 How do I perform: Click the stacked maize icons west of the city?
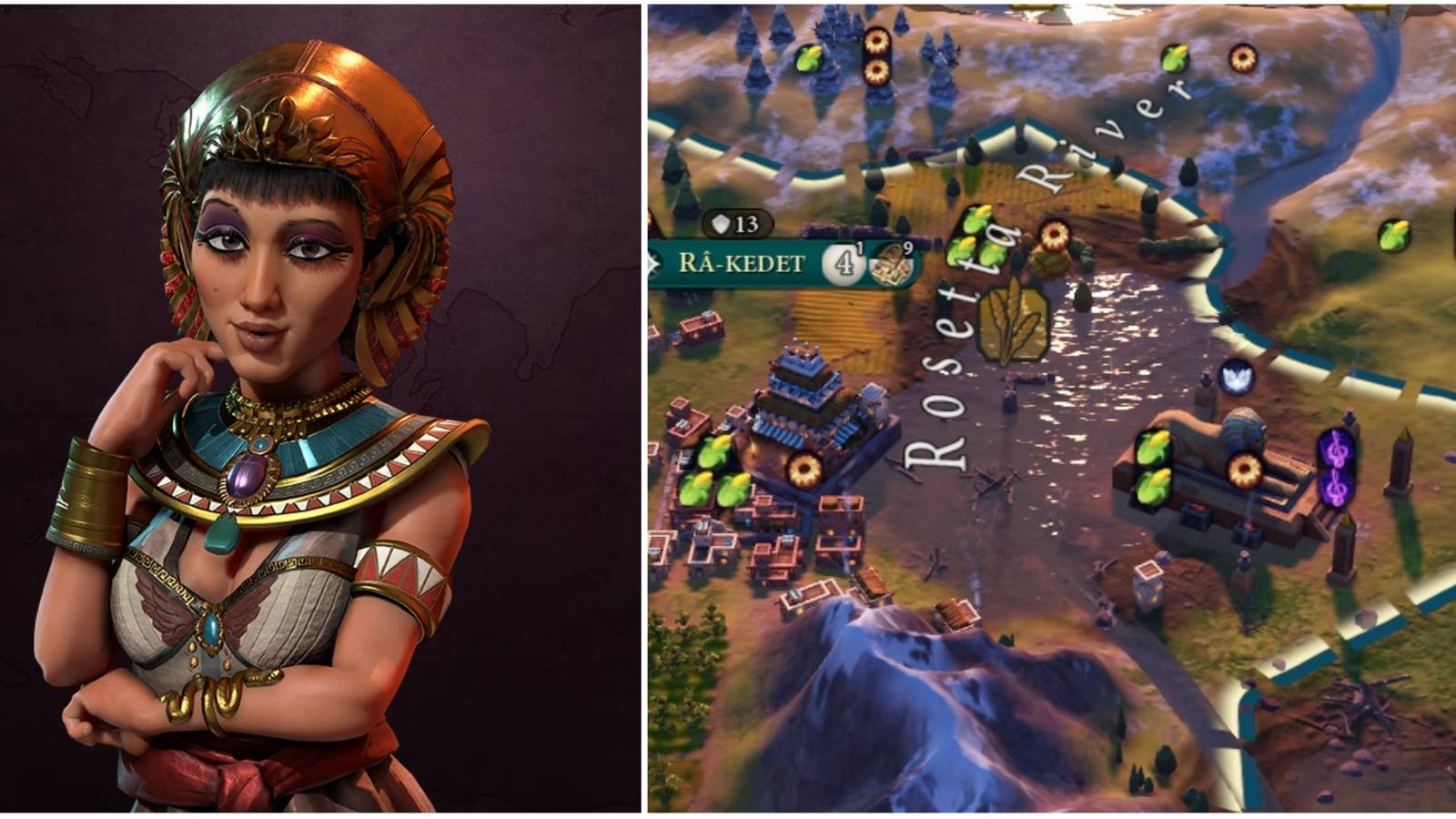tap(714, 470)
